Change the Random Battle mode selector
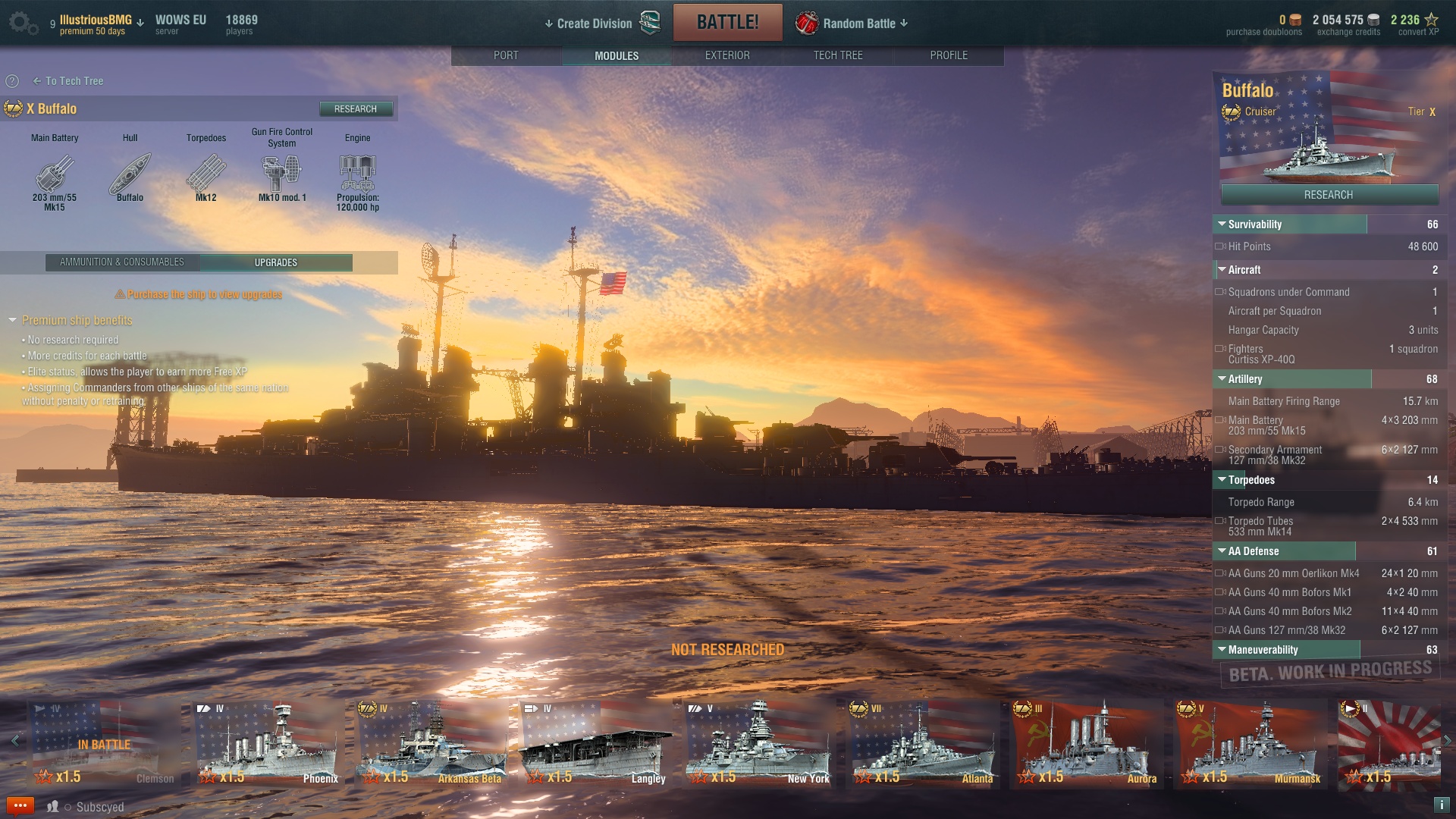Image resolution: width=1456 pixels, height=819 pixels. pyautogui.click(x=860, y=24)
